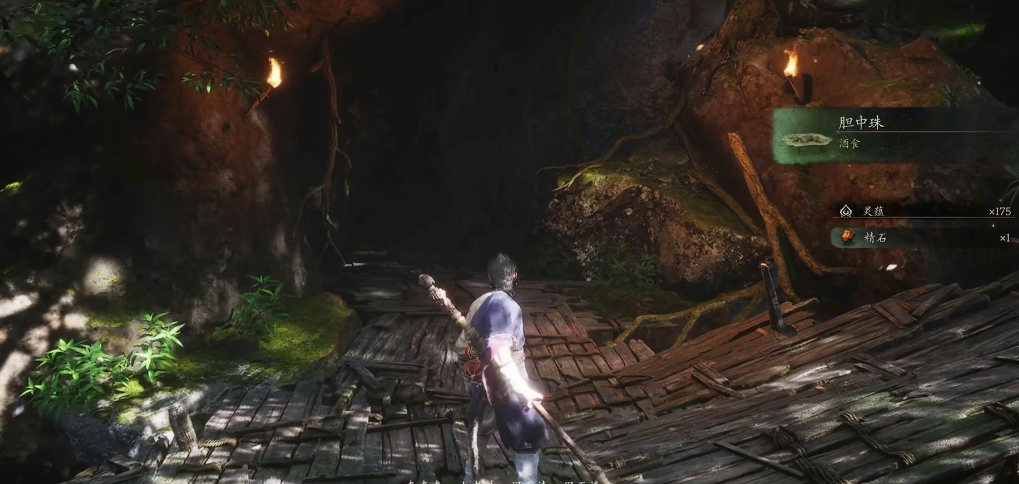The image size is (1019, 484).
Task: Select the 胆中珠 item pickup banner
Action: point(893,134)
